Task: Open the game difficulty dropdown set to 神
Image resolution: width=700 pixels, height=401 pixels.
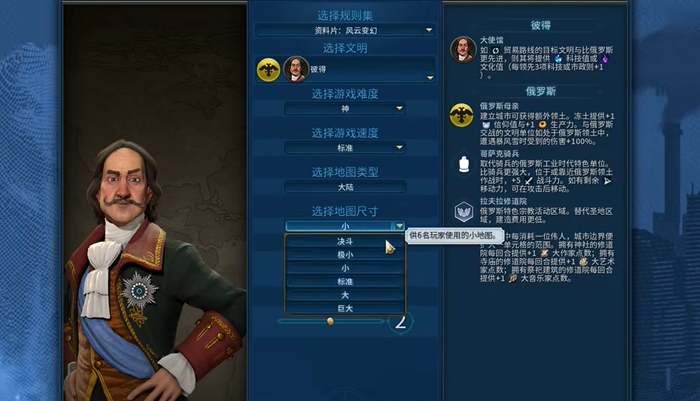Action: click(344, 108)
